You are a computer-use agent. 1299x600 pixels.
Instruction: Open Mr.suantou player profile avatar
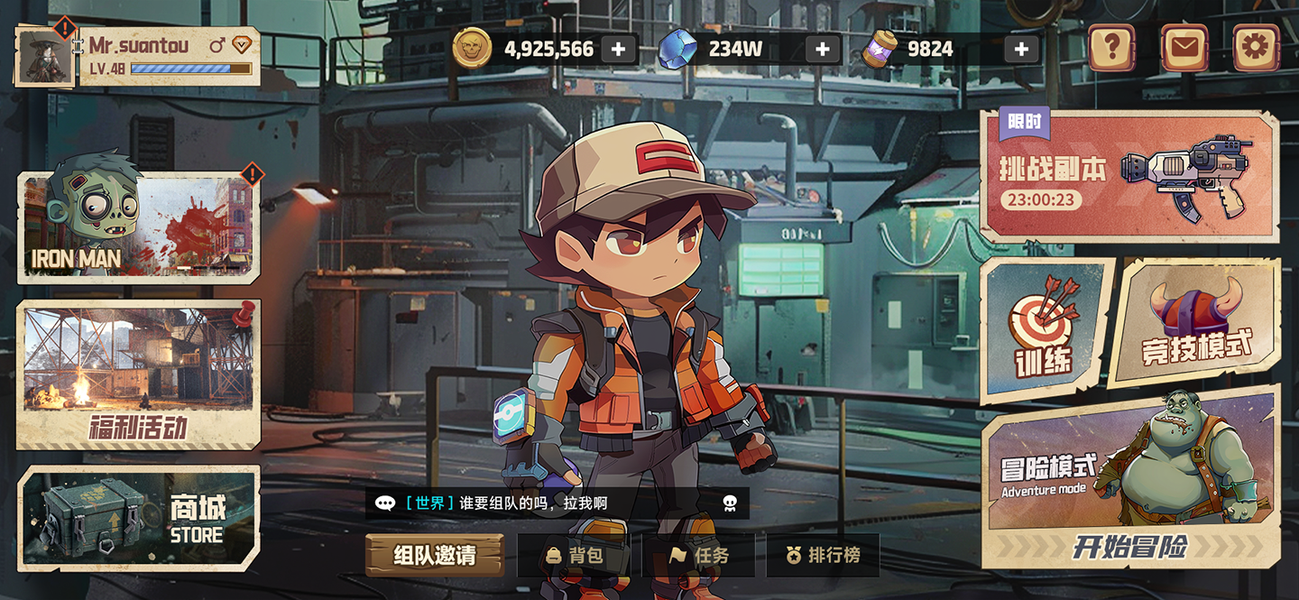pyautogui.click(x=45, y=56)
